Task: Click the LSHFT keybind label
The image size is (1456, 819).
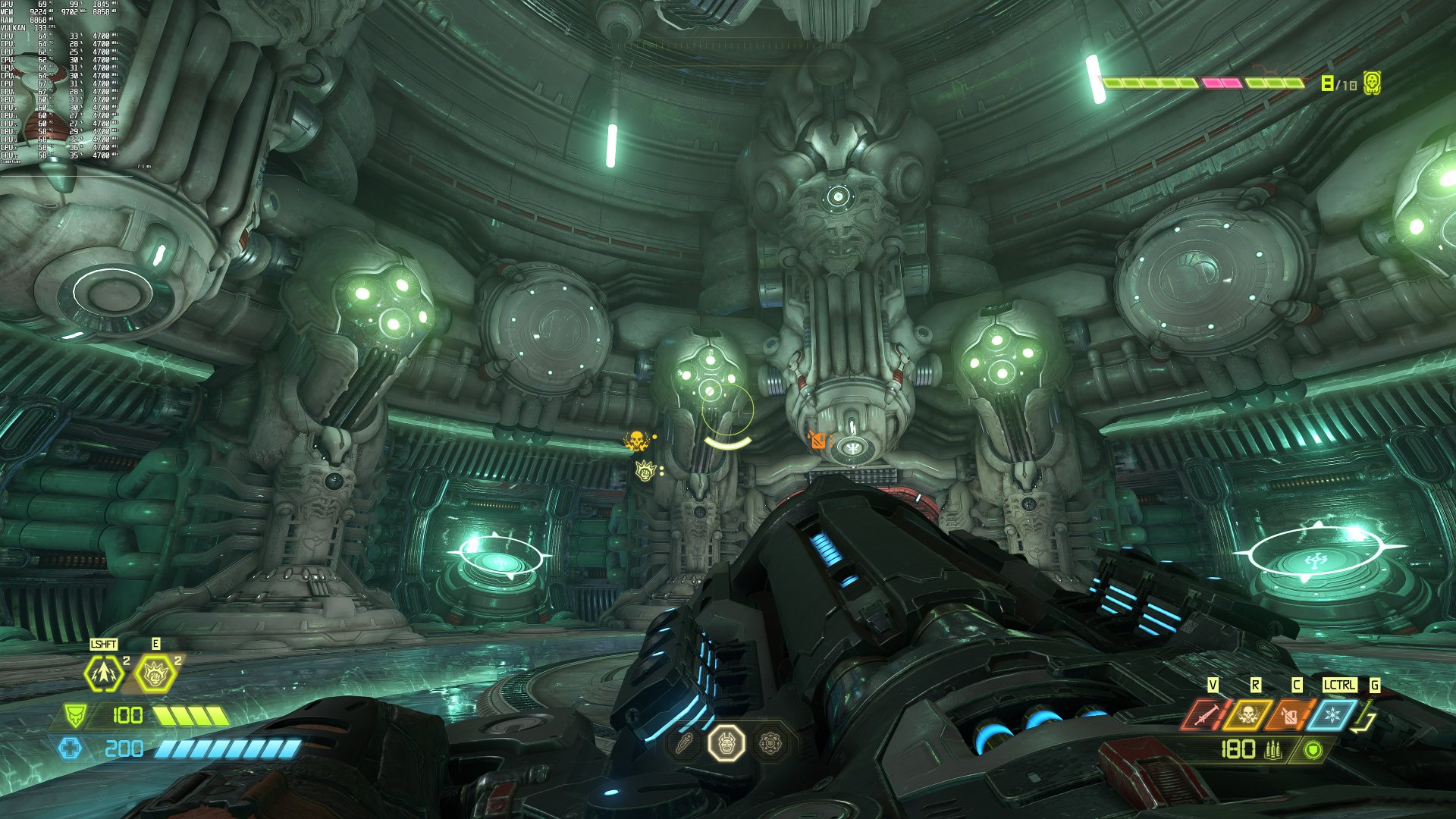Action: click(x=103, y=644)
